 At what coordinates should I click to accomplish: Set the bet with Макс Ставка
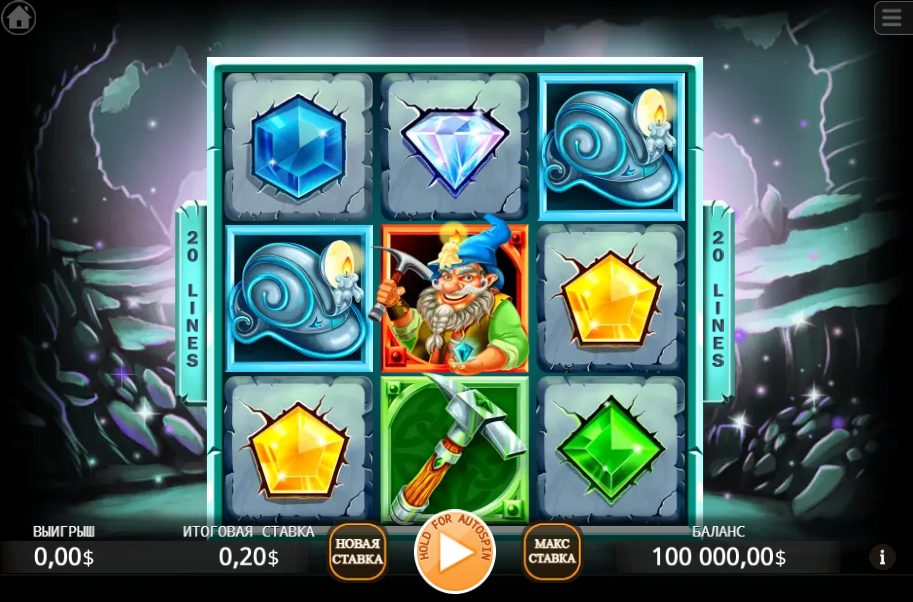click(552, 552)
